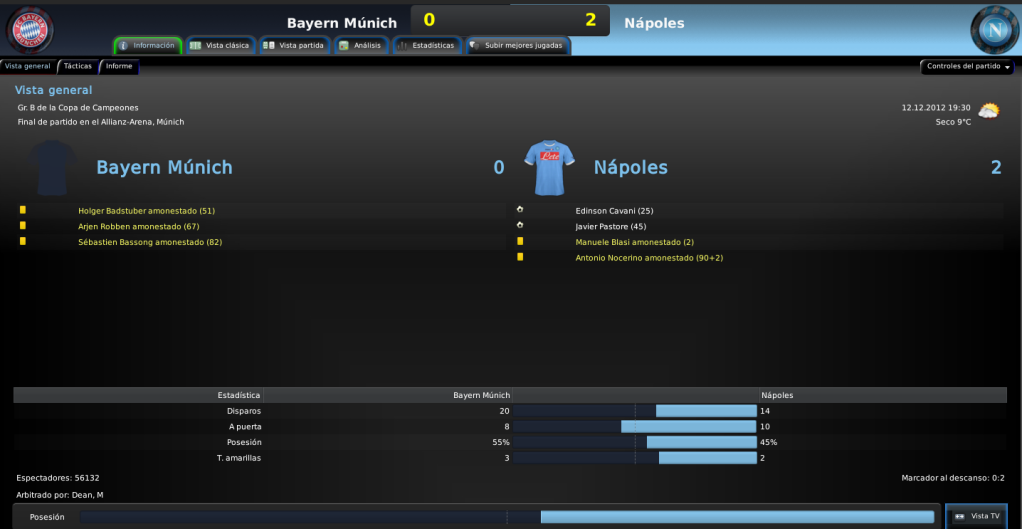The image size is (1022, 529).
Task: Click the Bayern Múnich club crest
Action: 30,29
